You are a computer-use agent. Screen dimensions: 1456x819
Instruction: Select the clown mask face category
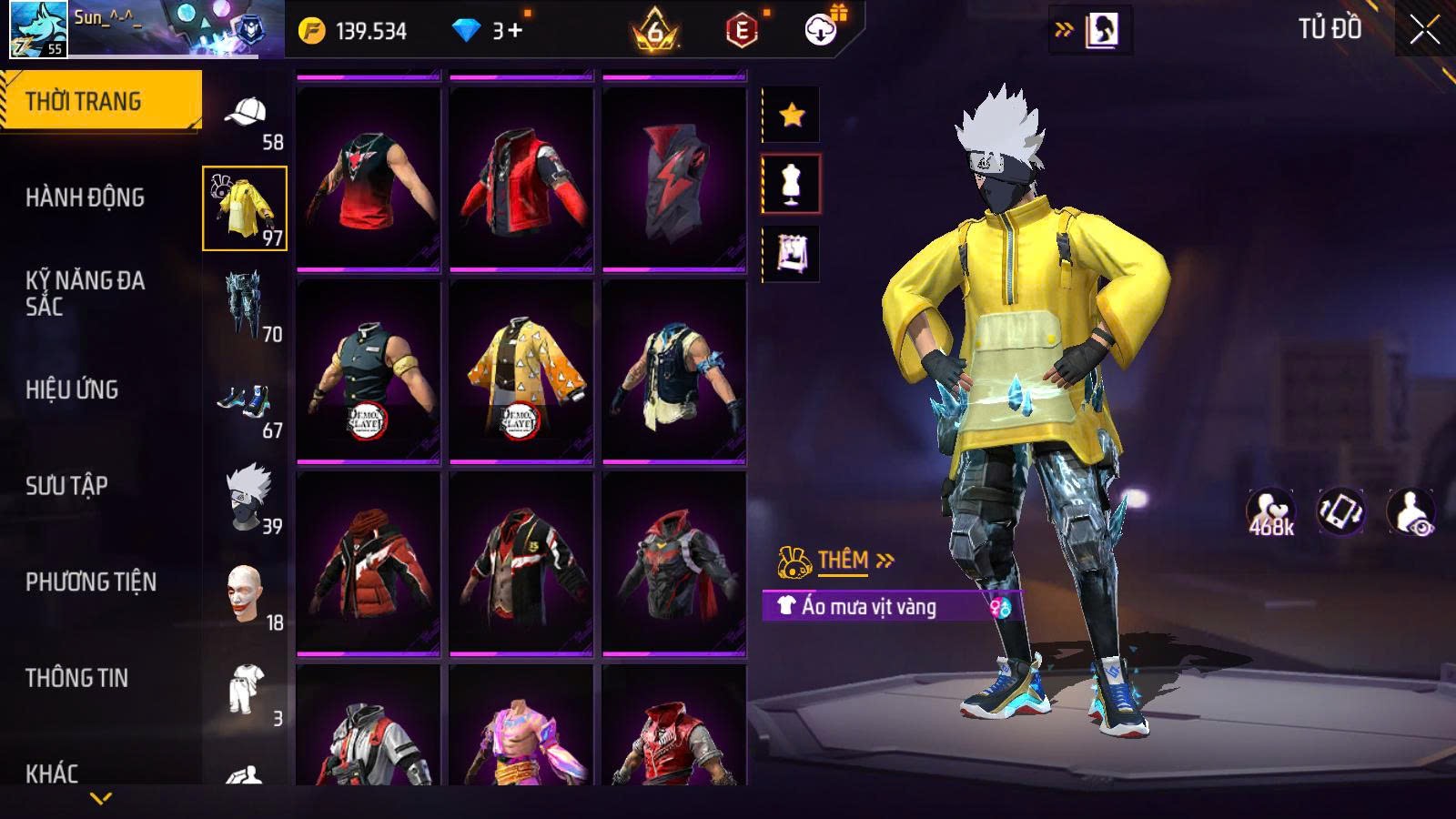246,593
